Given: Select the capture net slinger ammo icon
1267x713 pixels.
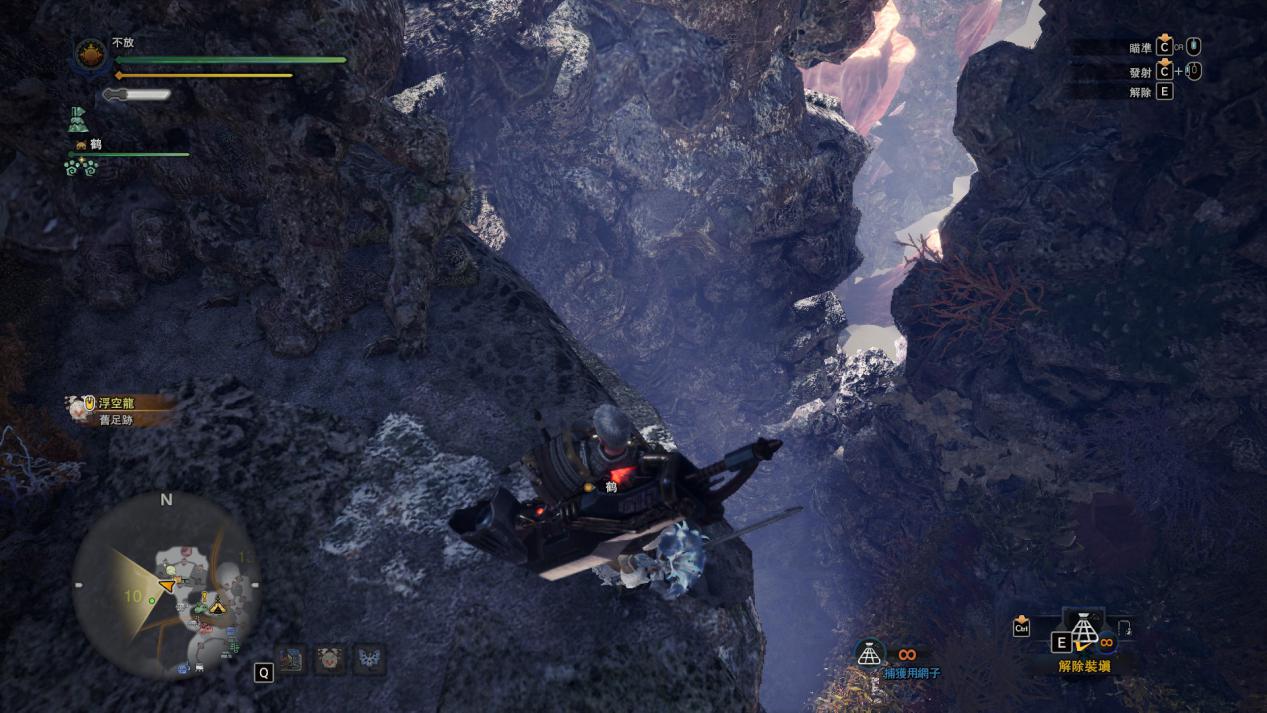Looking at the screenshot, I should click(870, 653).
